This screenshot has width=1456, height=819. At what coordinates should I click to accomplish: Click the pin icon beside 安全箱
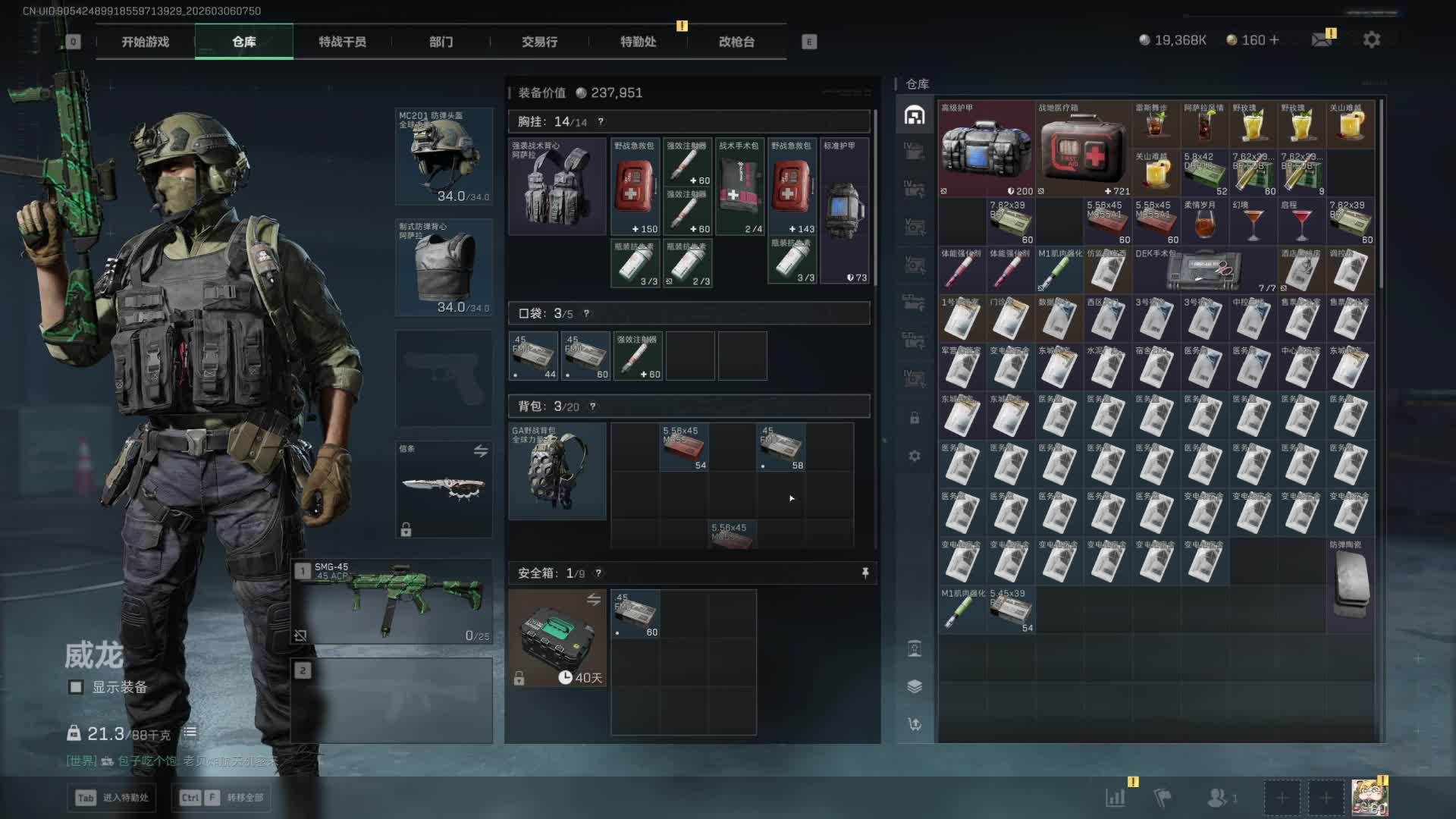[x=865, y=573]
